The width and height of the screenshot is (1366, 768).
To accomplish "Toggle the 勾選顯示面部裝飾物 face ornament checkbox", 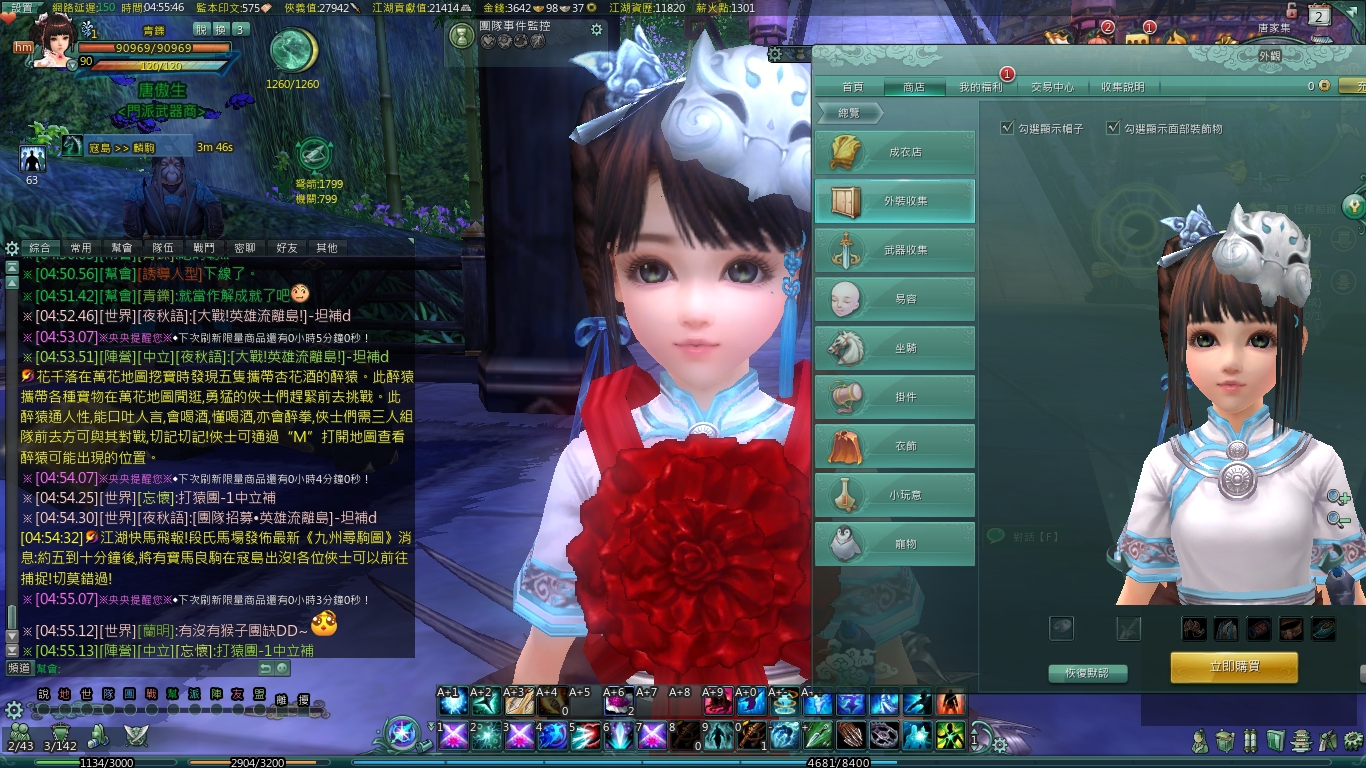I will pos(1113,128).
